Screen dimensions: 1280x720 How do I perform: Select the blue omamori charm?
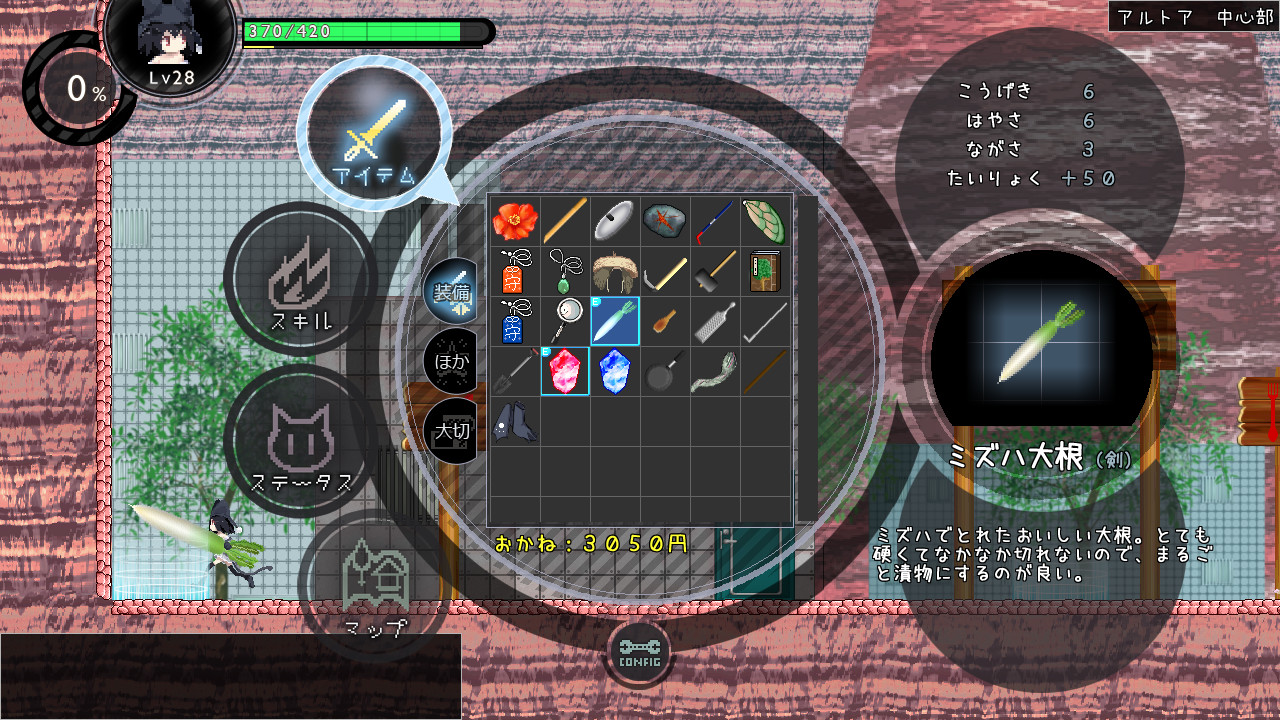click(x=515, y=321)
